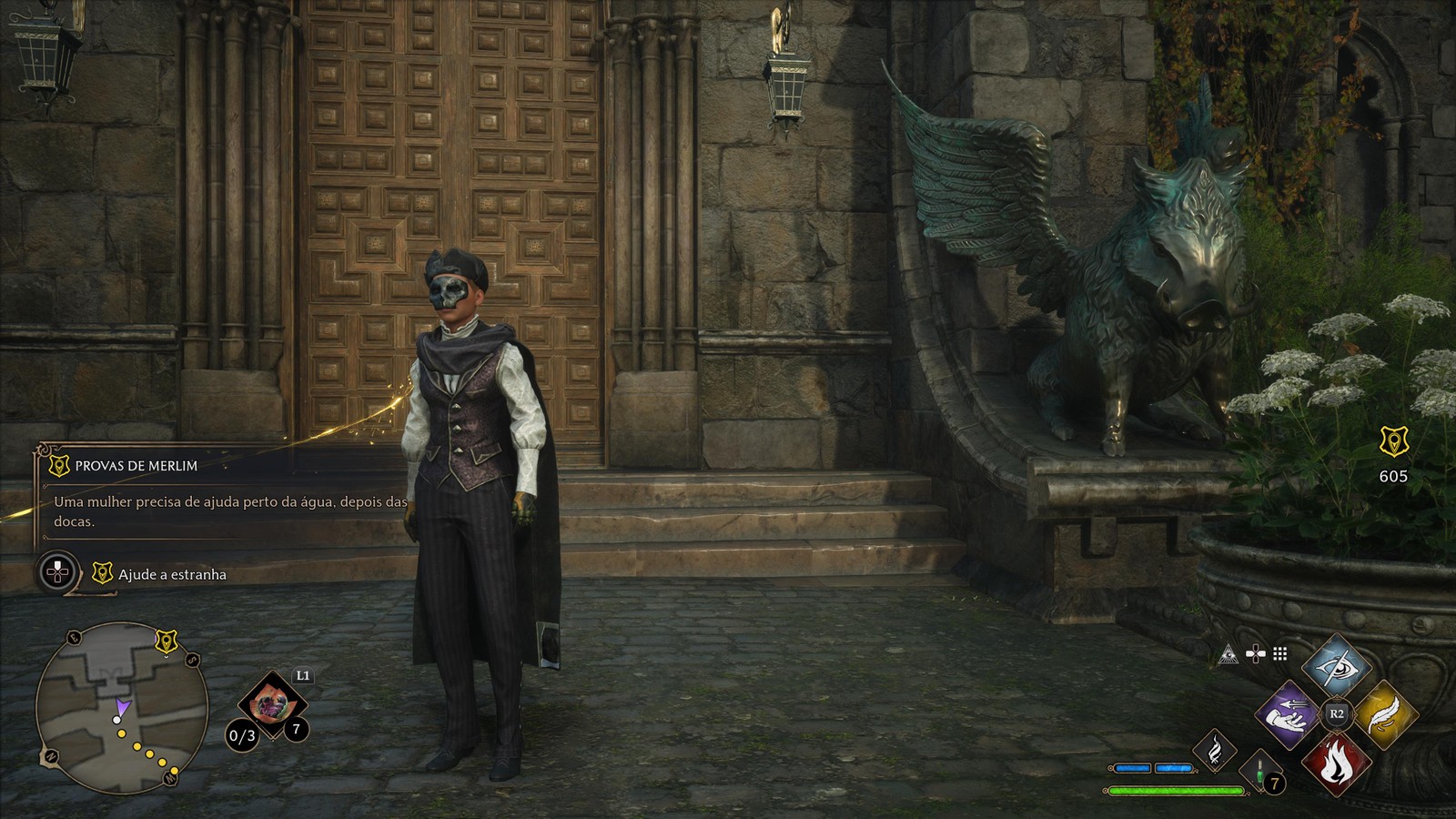The width and height of the screenshot is (1456, 819).
Task: Open the Provas de Merlim quest tracker
Action: [x=136, y=466]
